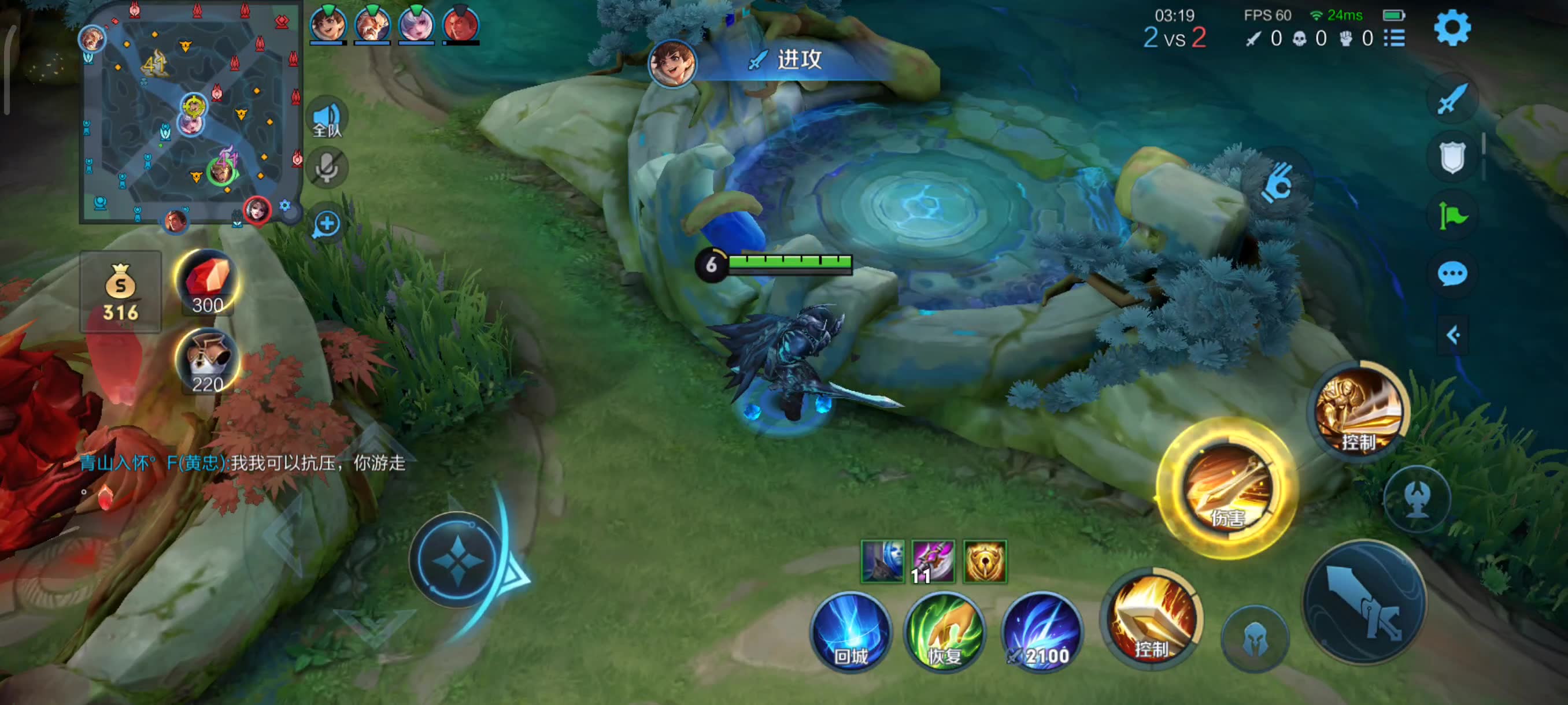Collapse the signal panel arrow

[1452, 335]
